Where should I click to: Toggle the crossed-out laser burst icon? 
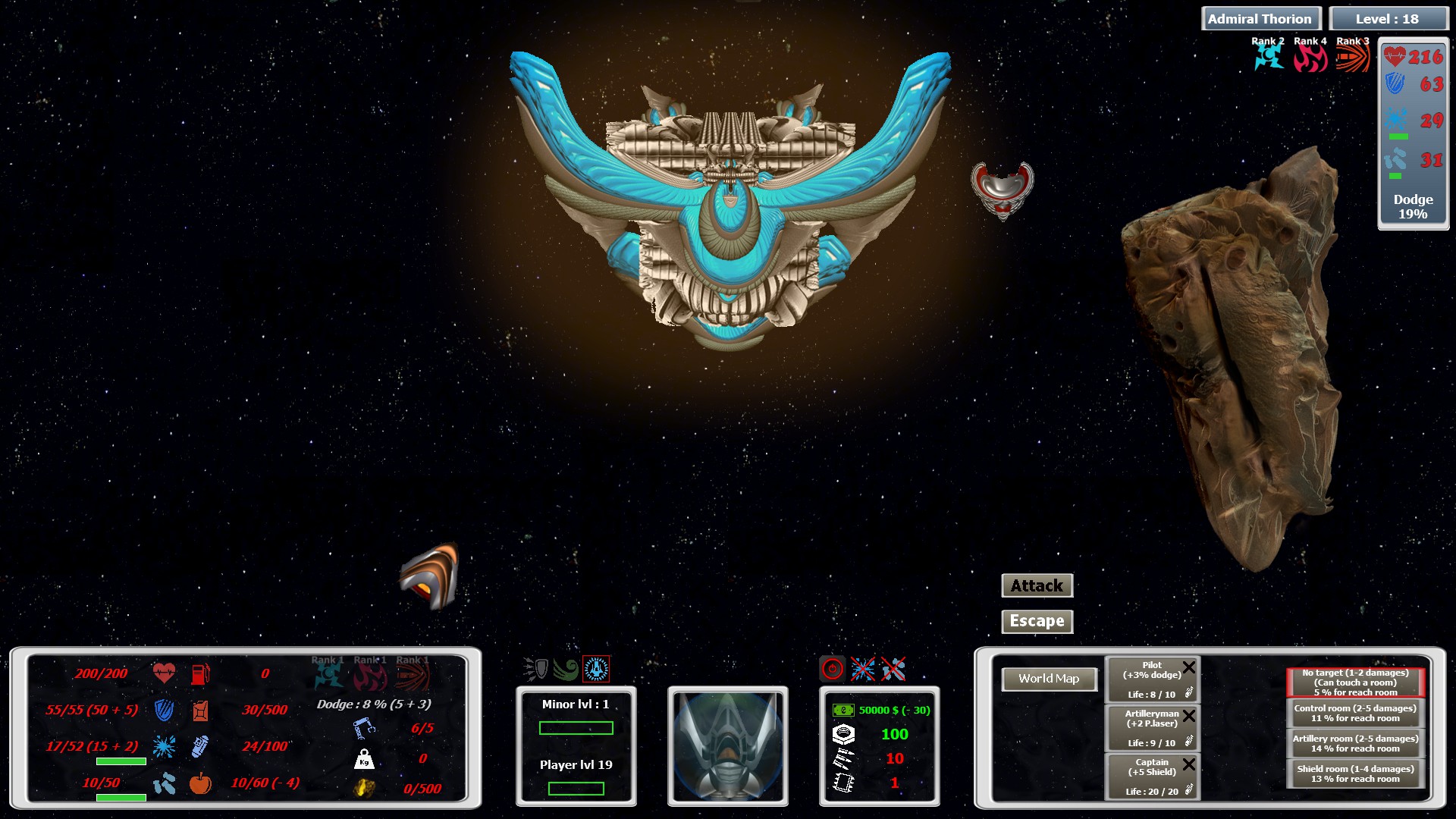point(863,669)
